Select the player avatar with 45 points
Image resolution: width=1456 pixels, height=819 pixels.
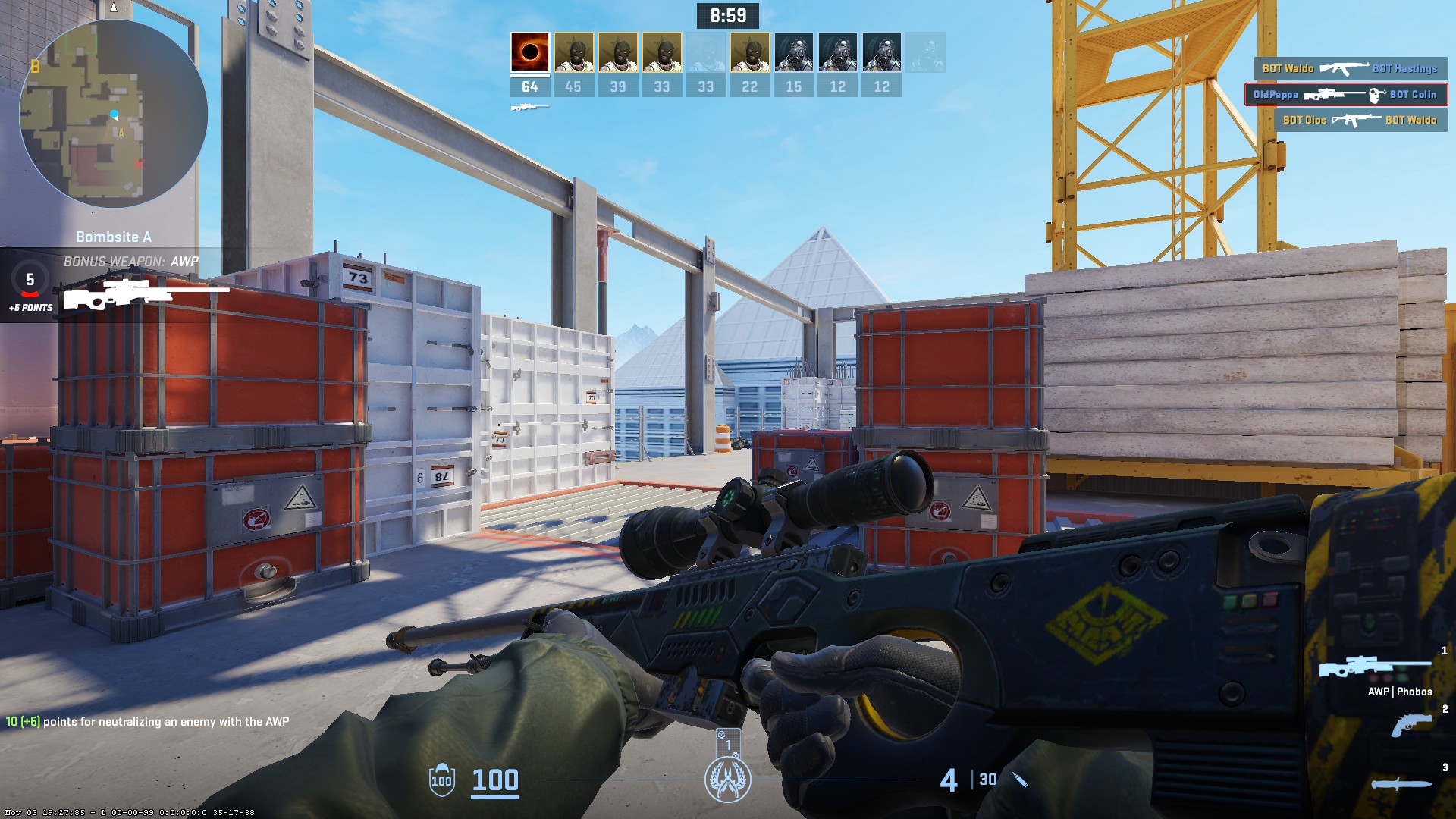(x=573, y=52)
